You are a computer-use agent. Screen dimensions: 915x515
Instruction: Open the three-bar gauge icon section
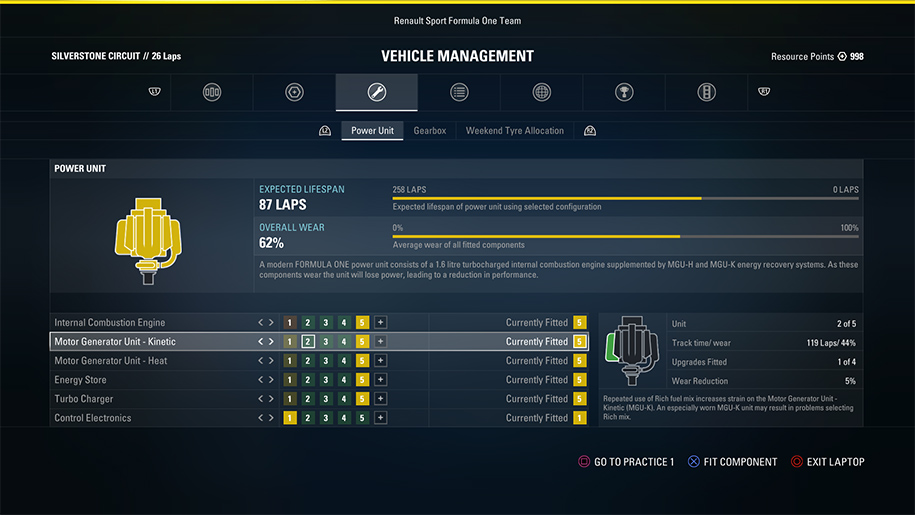click(212, 93)
